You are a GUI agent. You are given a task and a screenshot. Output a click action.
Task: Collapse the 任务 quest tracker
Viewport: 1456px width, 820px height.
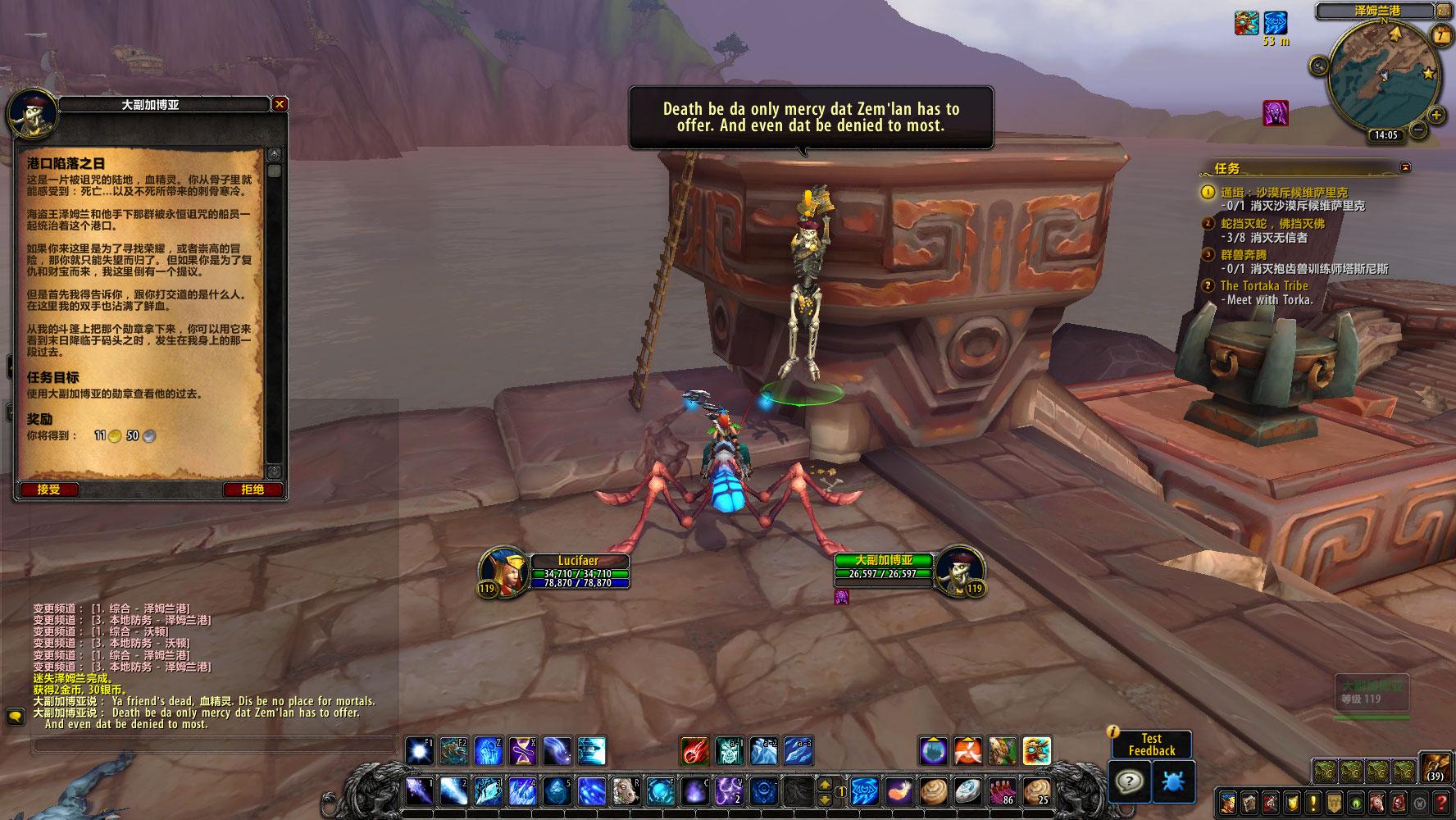[x=1407, y=167]
